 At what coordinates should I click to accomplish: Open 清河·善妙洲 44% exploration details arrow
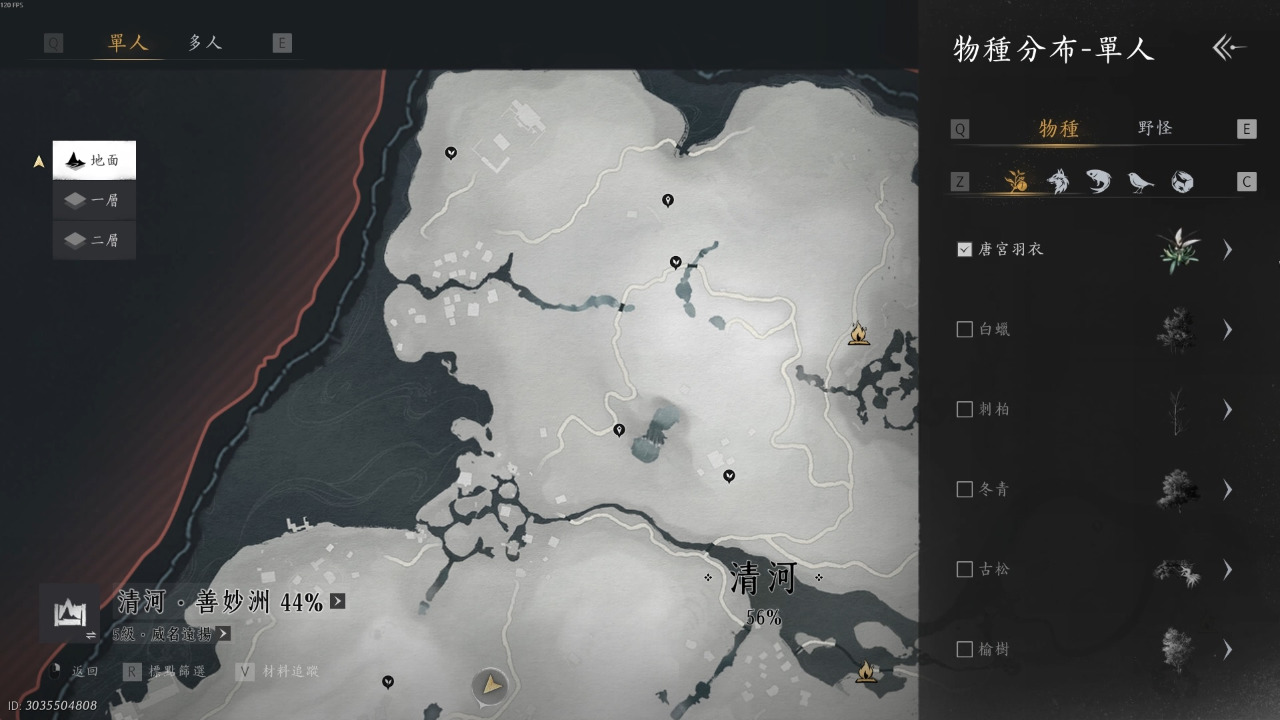point(338,601)
